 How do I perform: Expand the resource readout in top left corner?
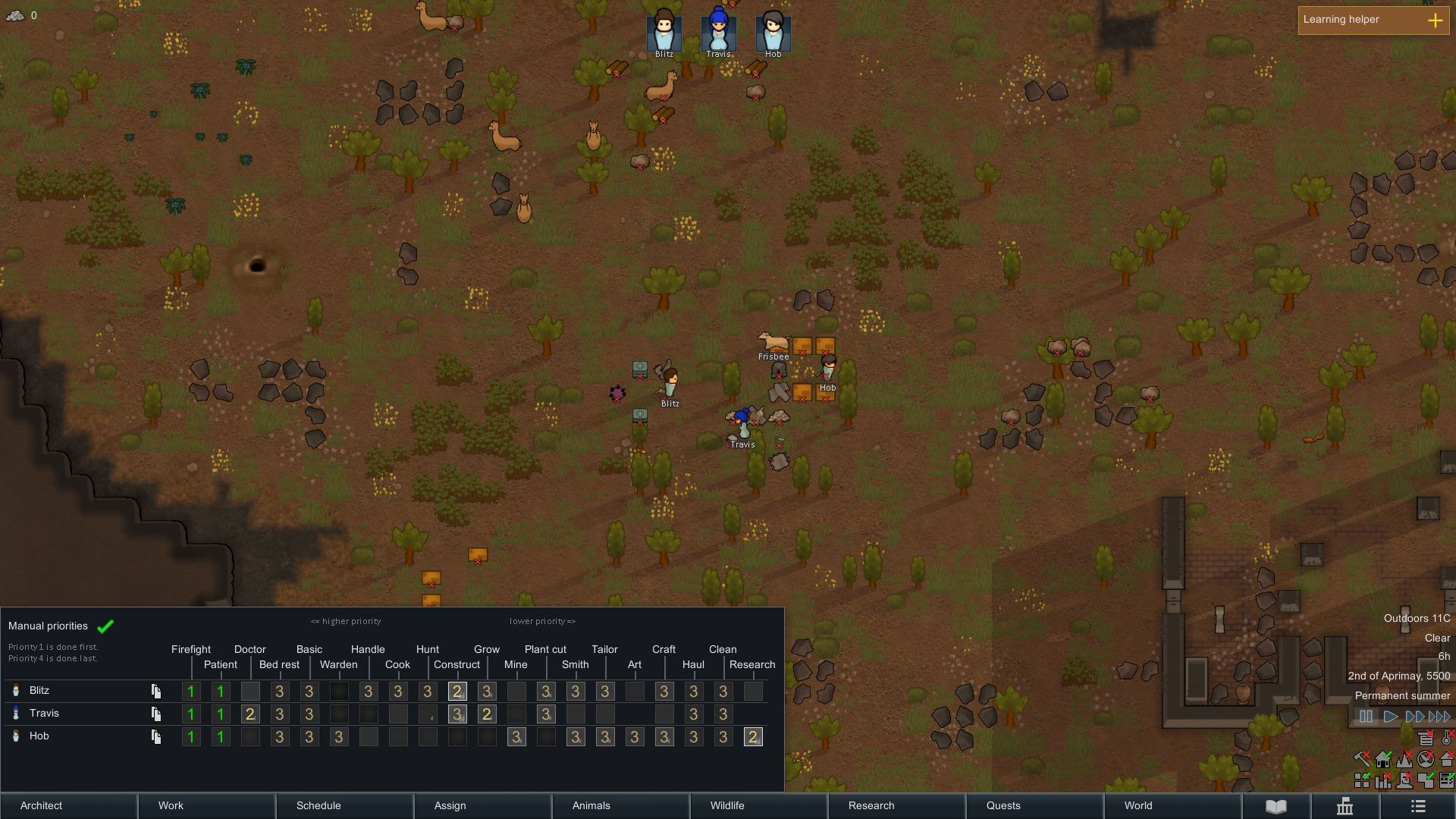(x=15, y=15)
